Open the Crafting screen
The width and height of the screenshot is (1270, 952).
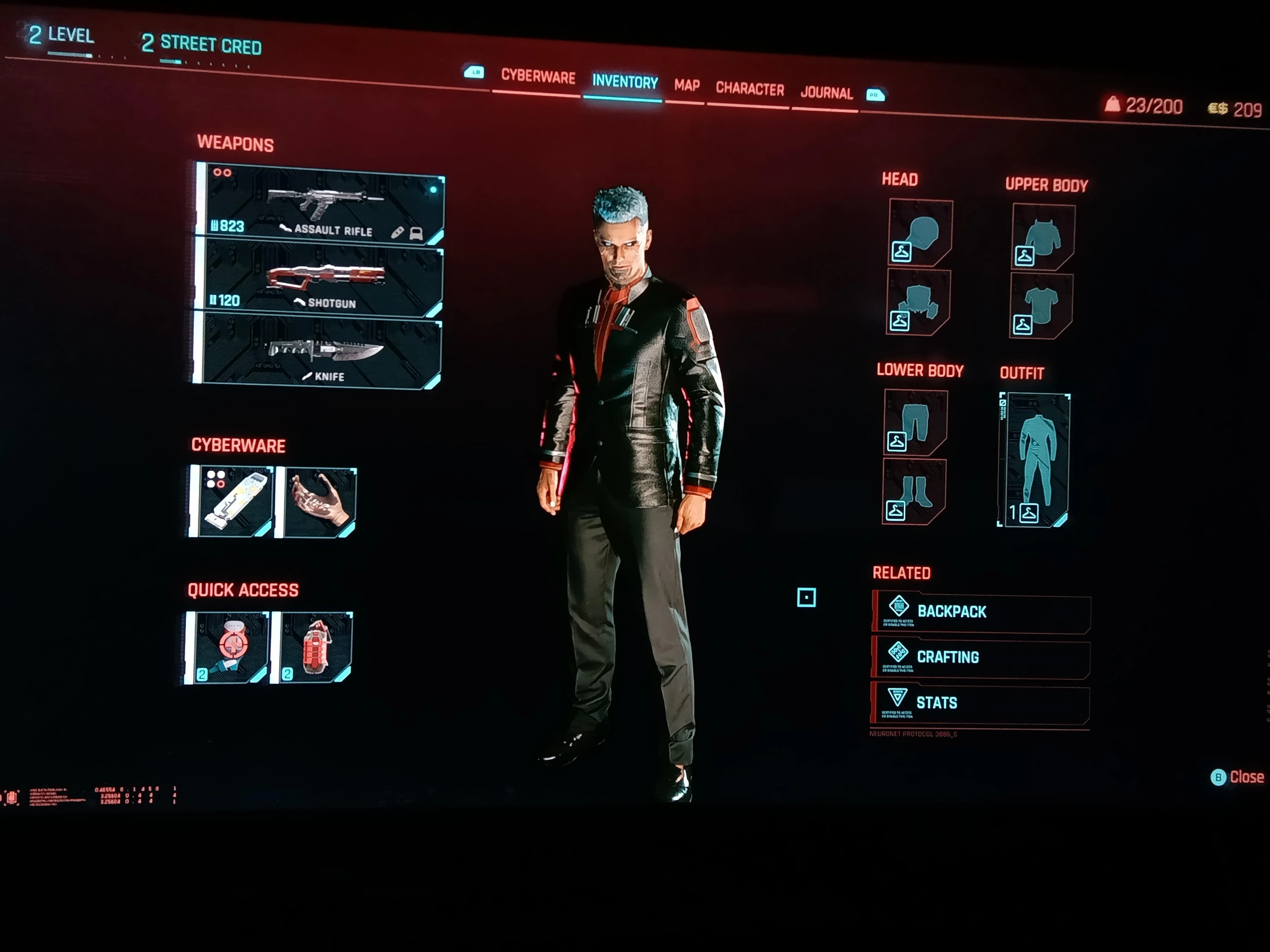point(976,657)
